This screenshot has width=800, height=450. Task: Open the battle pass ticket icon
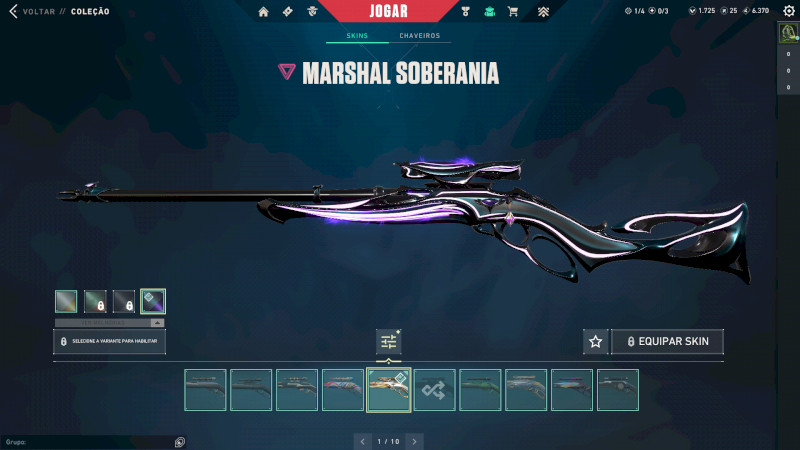click(x=288, y=12)
